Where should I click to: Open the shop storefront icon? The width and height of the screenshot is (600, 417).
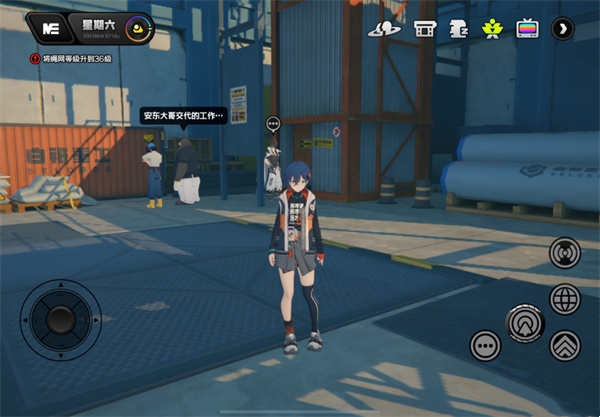coord(425,28)
